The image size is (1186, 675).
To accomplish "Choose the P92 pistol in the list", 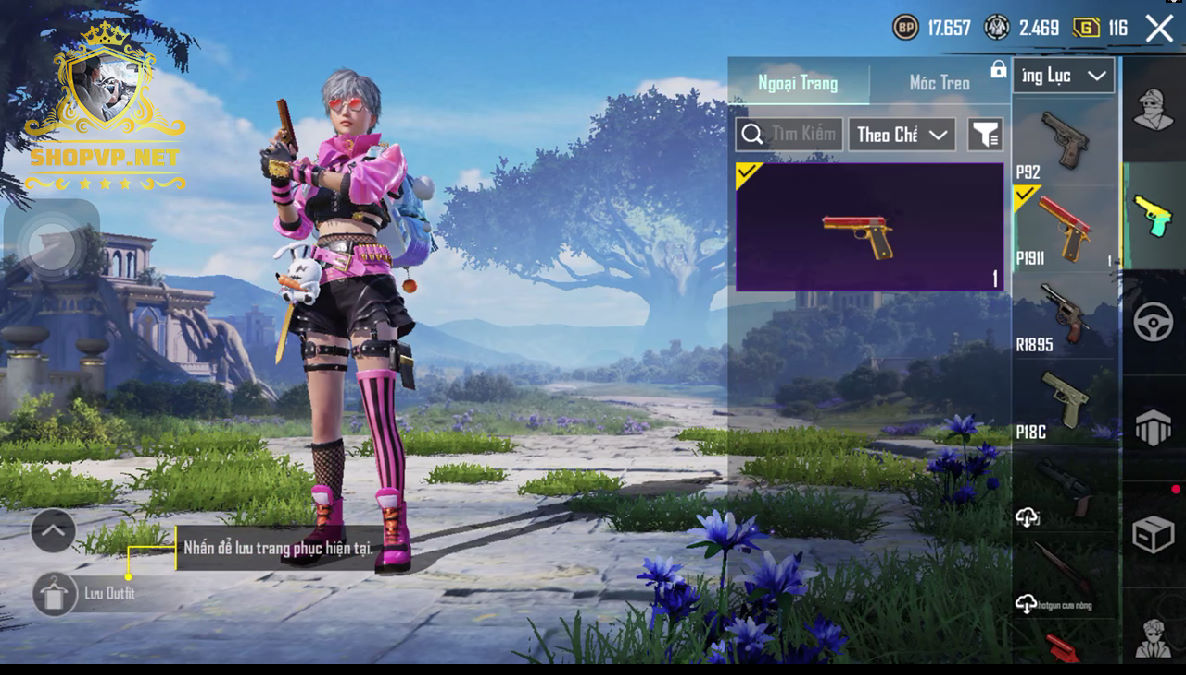I will 1063,141.
